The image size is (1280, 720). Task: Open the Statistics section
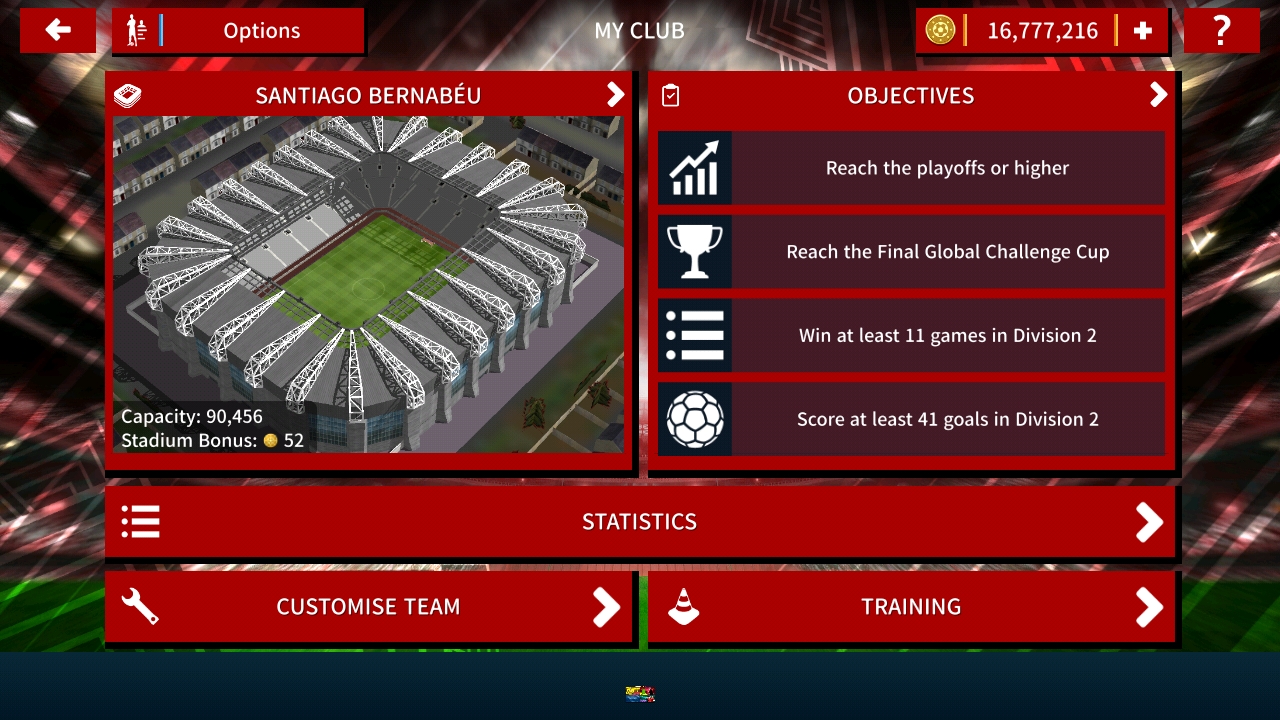click(640, 522)
